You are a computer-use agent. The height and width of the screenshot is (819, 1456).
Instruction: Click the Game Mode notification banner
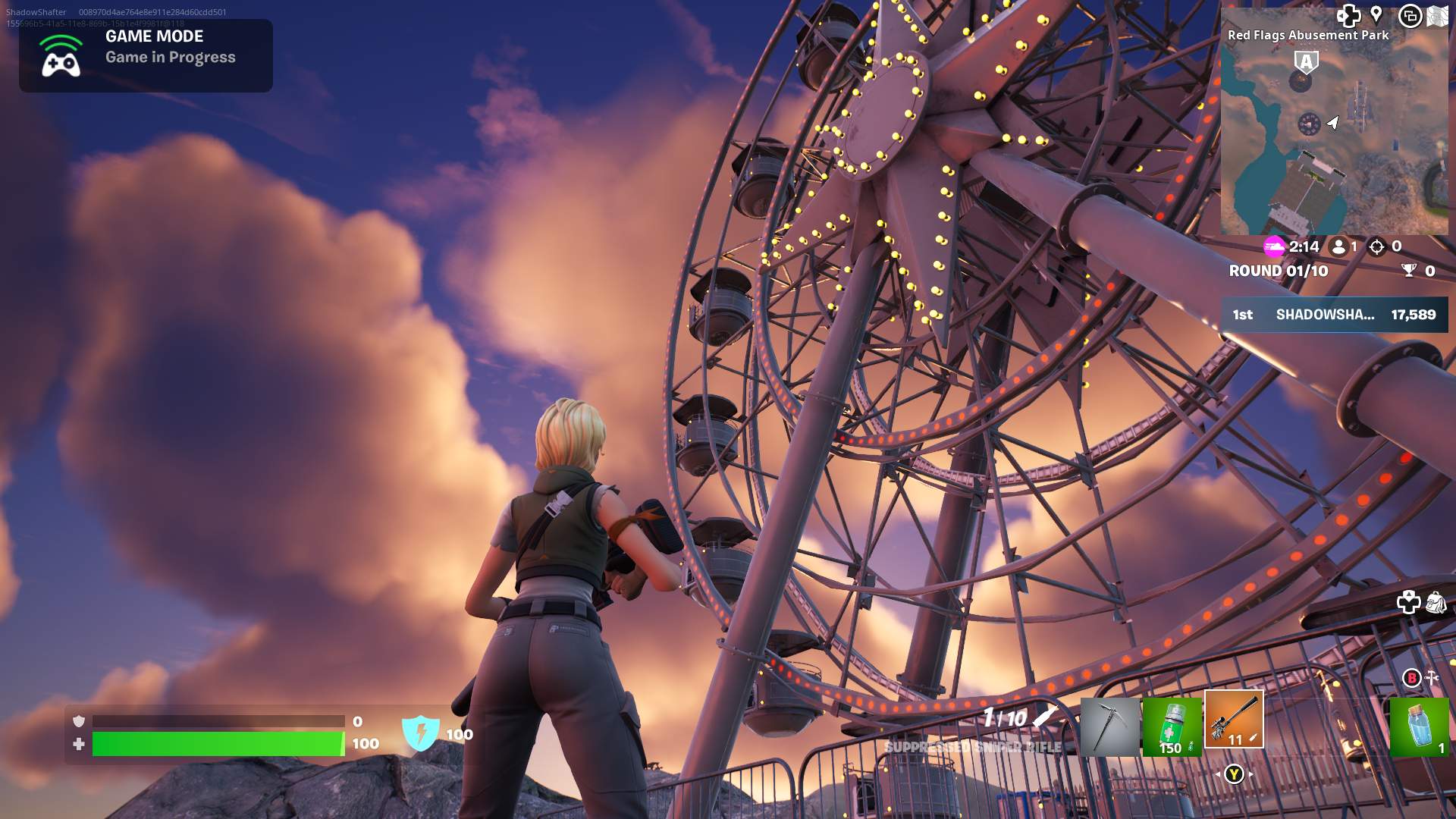pos(146,55)
